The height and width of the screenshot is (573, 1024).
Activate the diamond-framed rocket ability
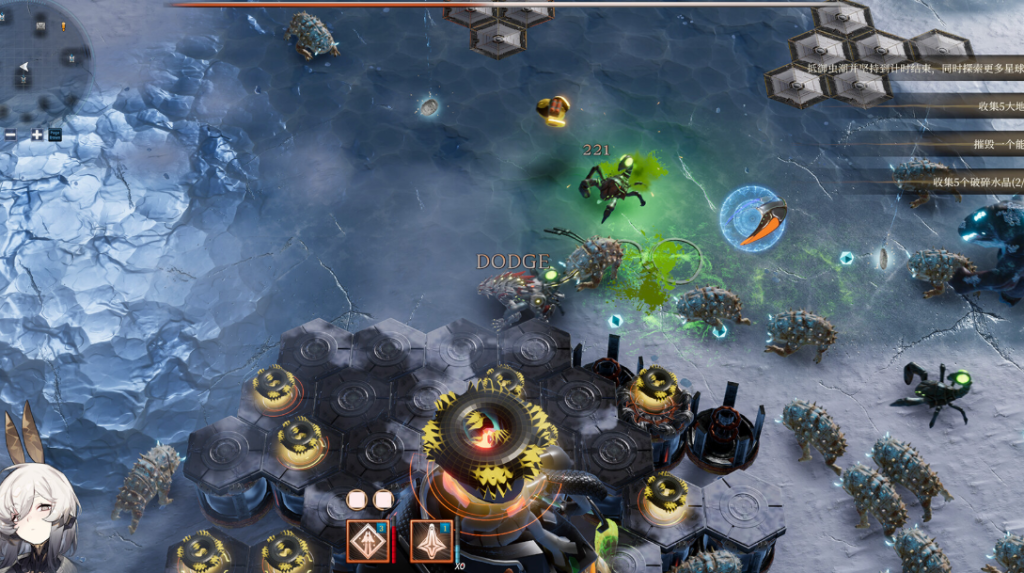367,541
